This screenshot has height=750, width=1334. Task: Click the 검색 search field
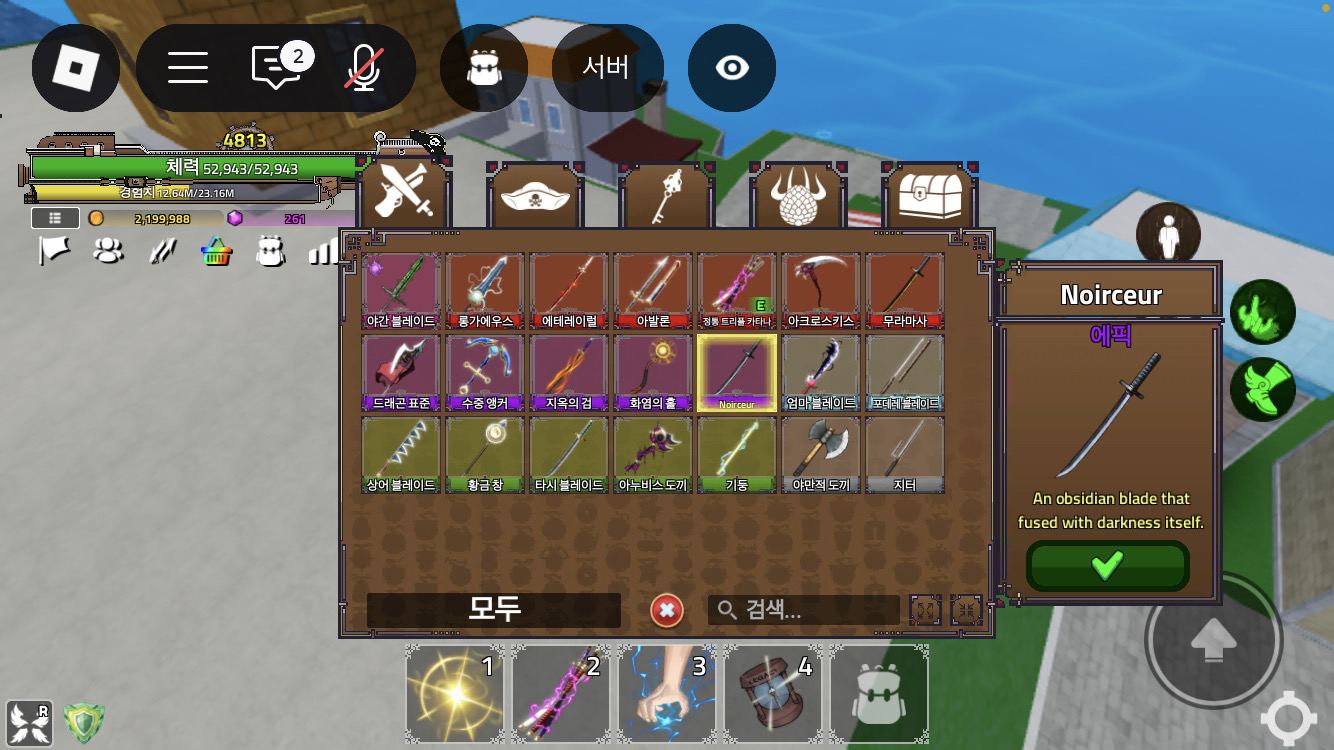[804, 610]
